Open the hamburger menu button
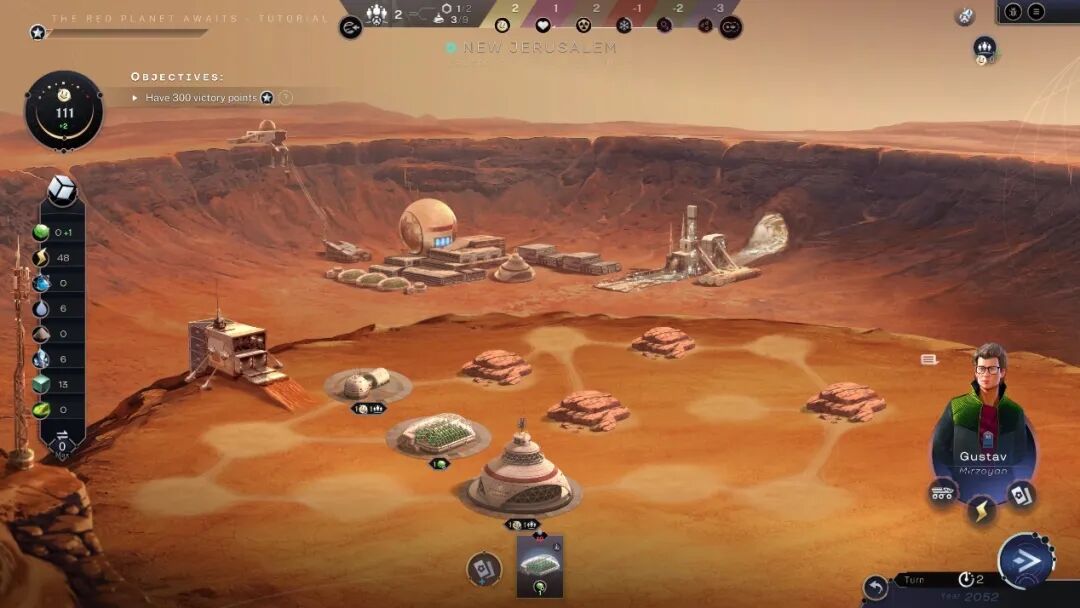 [x=1036, y=12]
